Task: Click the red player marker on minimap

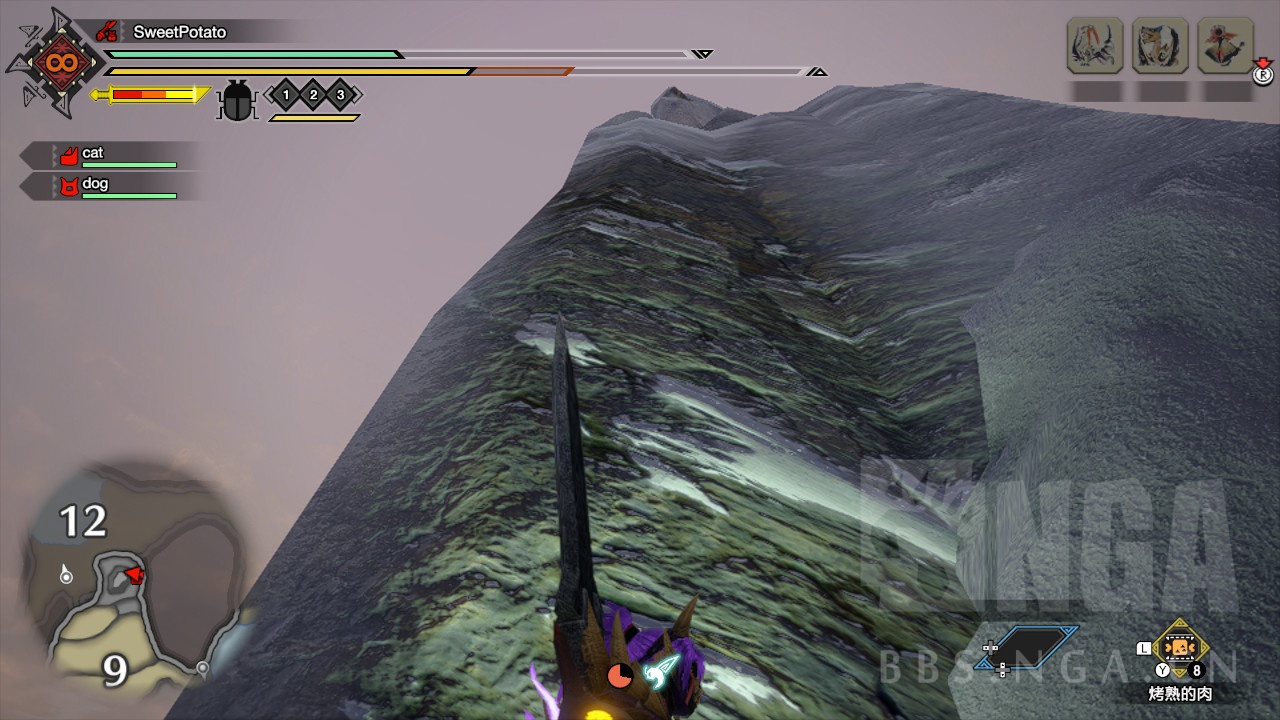Action: point(133,574)
